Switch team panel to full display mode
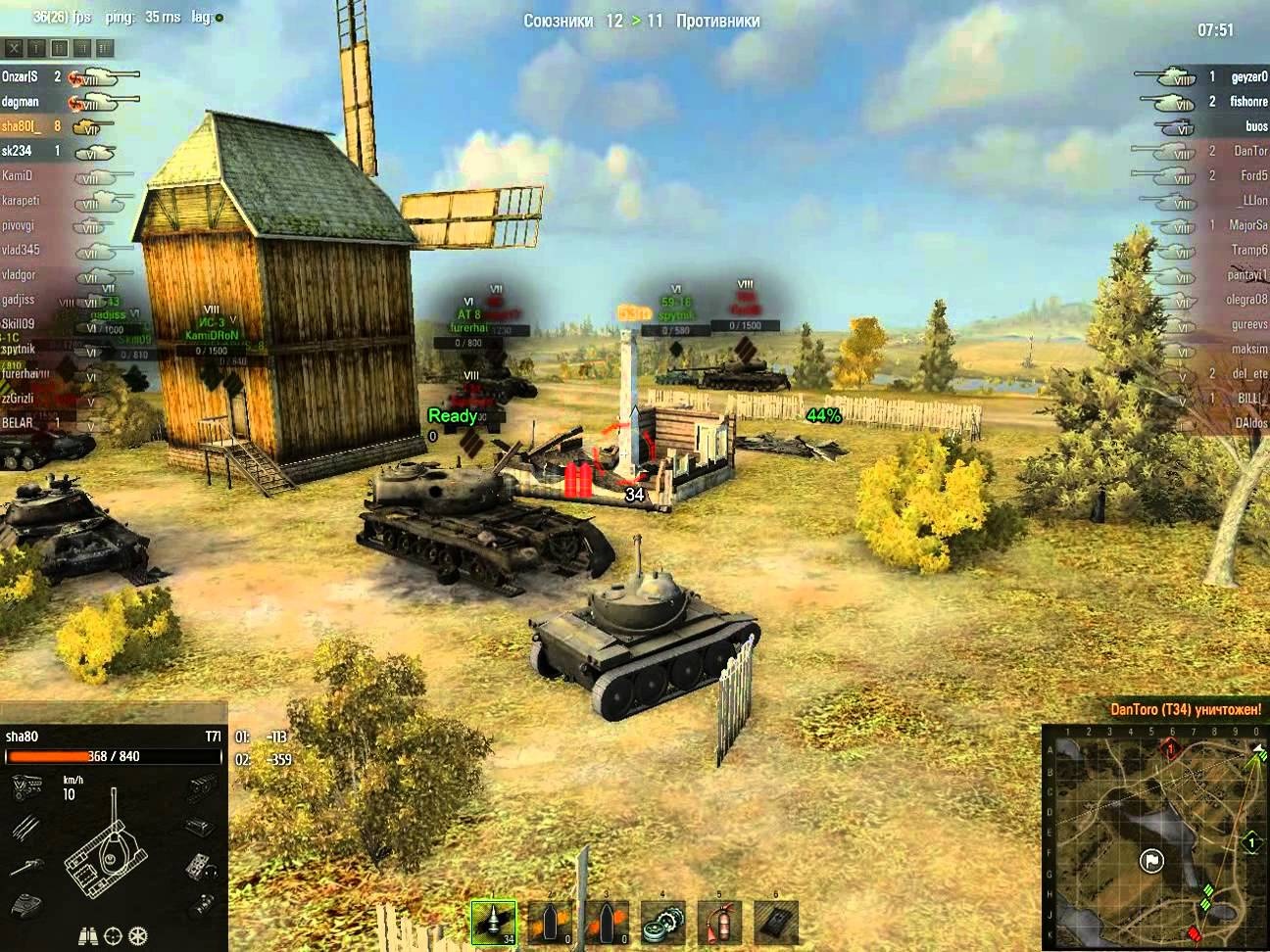The height and width of the screenshot is (952, 1270). pos(105,47)
